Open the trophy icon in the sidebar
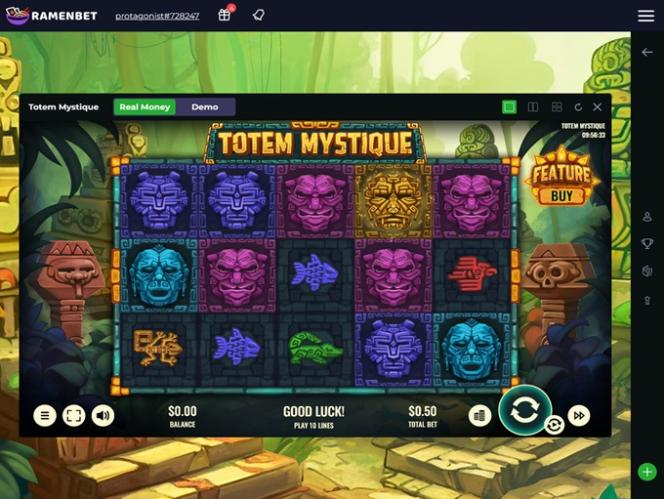The height and width of the screenshot is (499, 664). tap(647, 243)
